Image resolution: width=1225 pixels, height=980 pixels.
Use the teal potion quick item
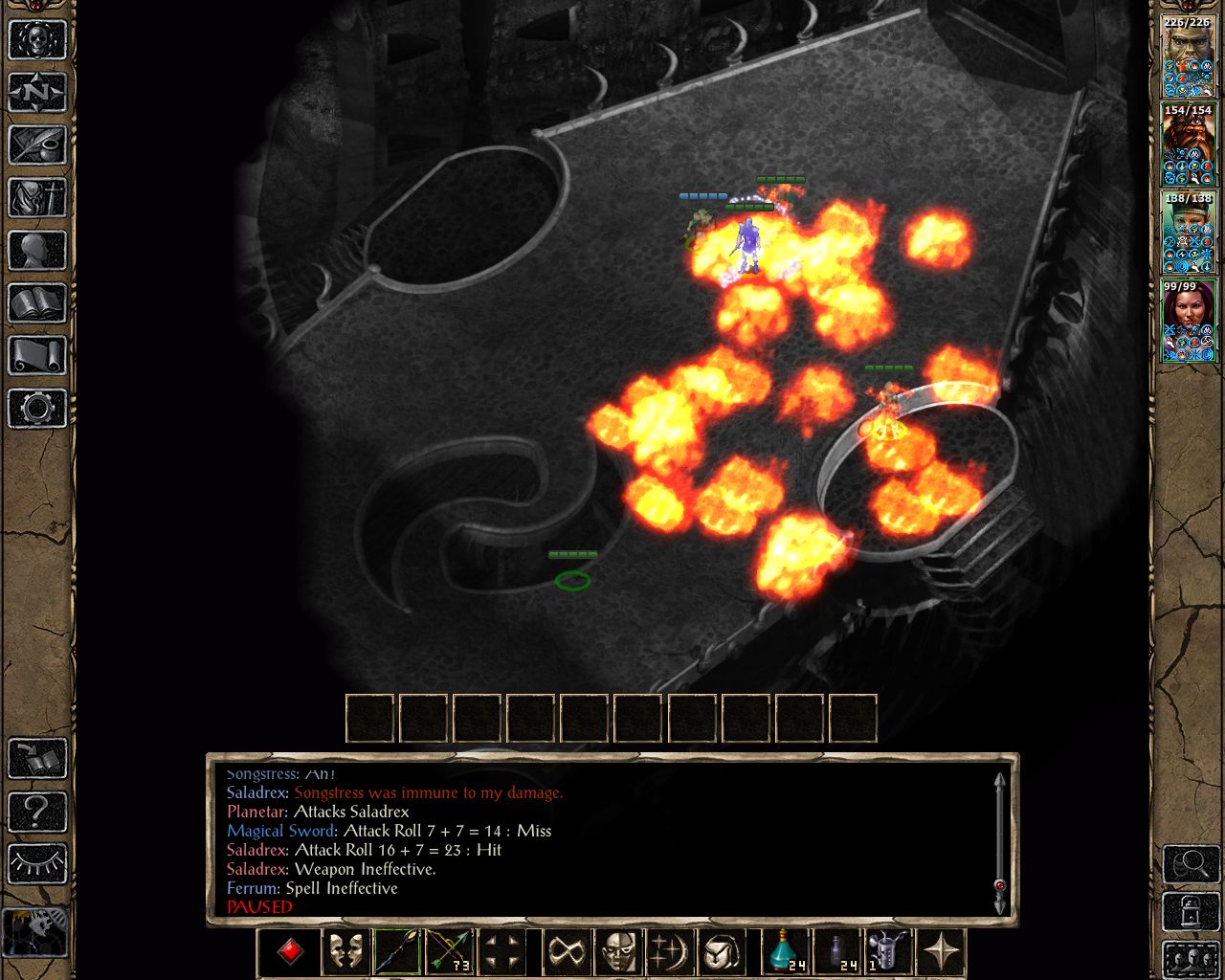coord(786,952)
